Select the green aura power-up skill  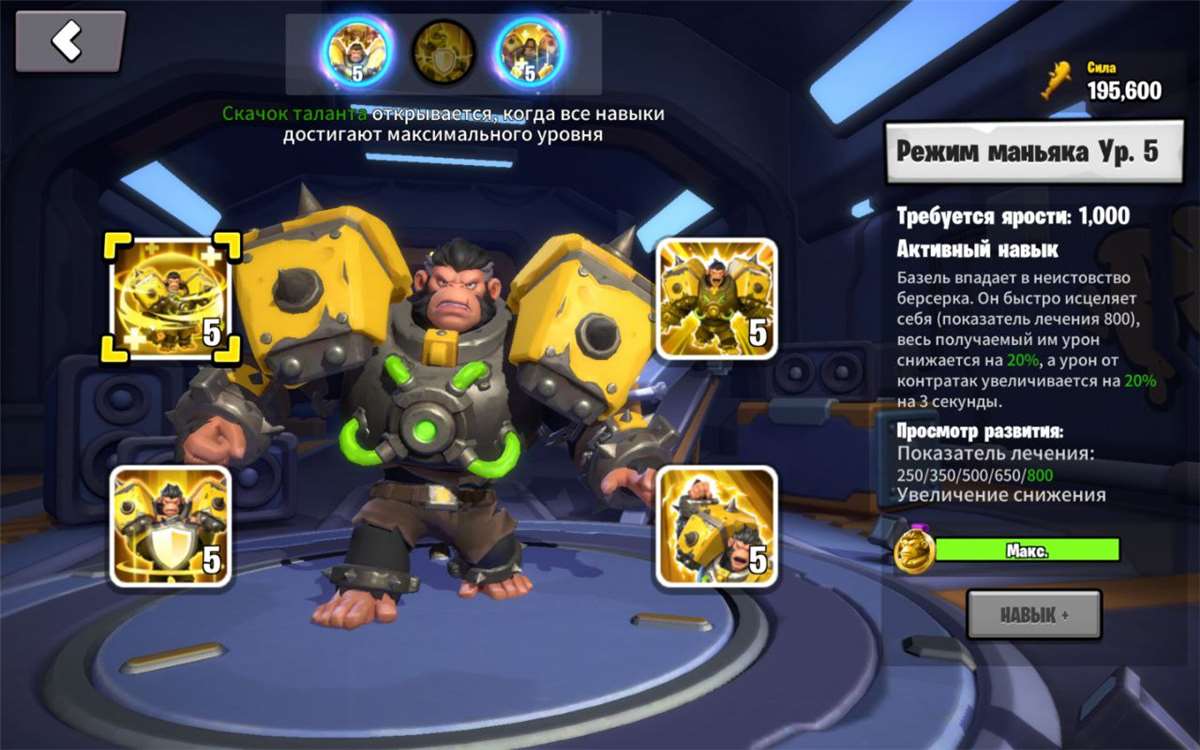click(716, 298)
